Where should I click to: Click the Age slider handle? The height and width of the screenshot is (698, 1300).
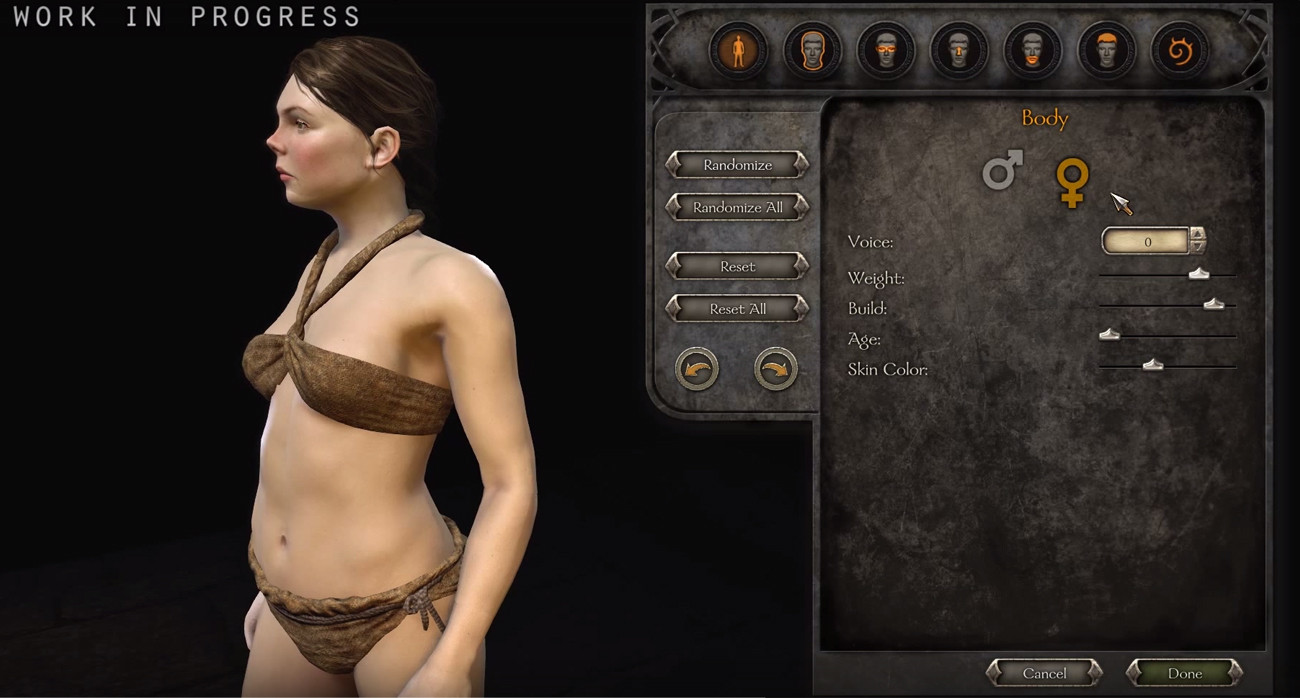[1109, 335]
